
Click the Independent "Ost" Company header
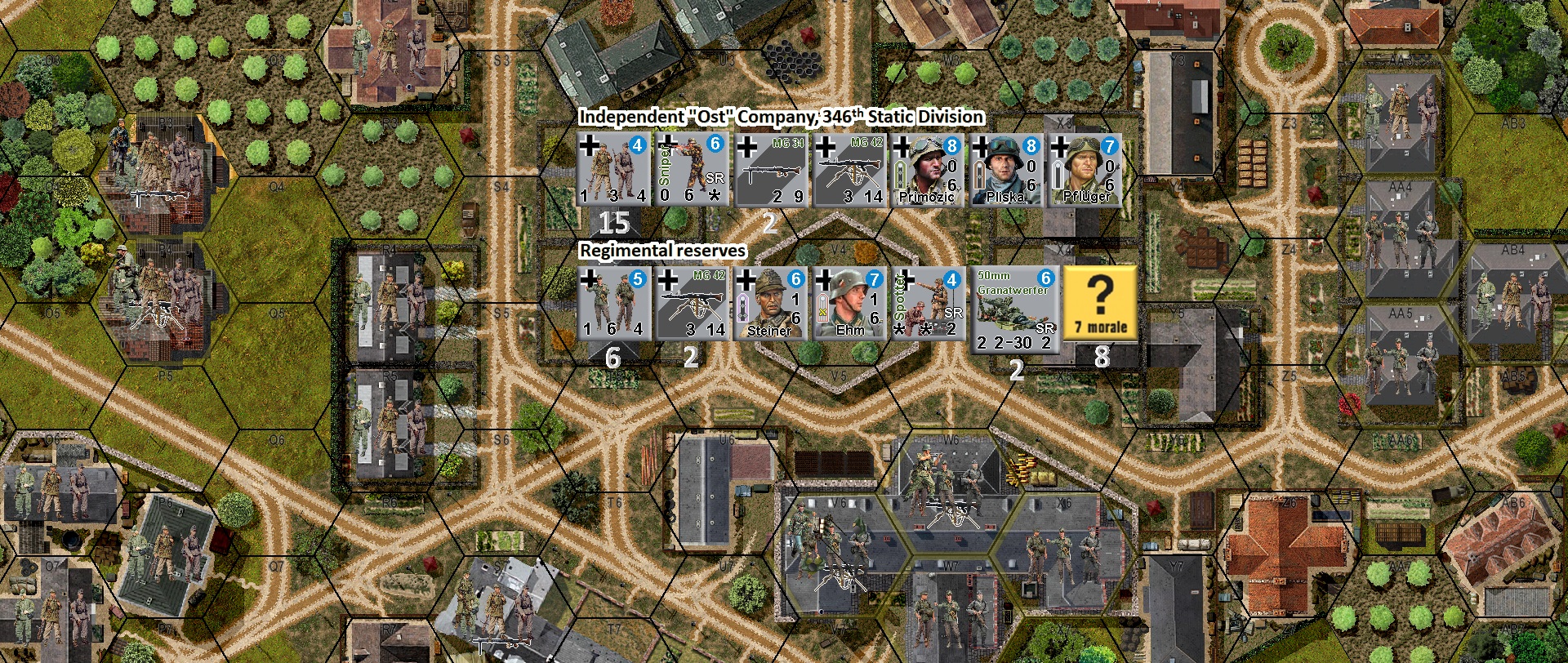[x=781, y=117]
